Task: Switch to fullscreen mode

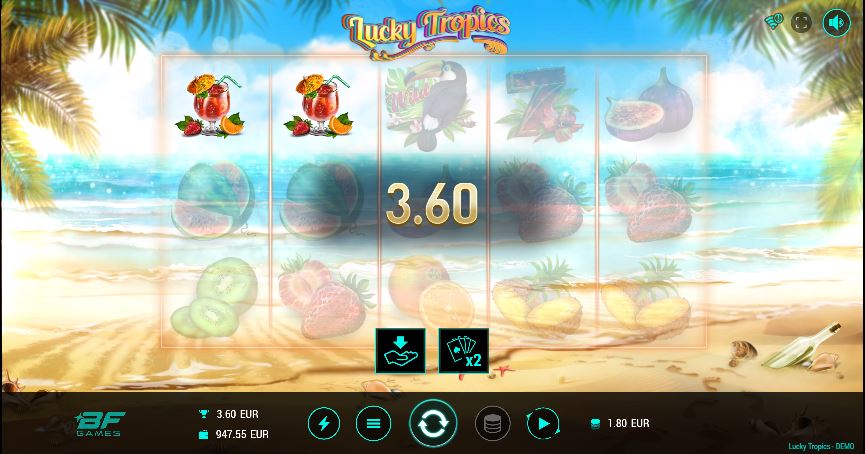Action: pos(801,22)
